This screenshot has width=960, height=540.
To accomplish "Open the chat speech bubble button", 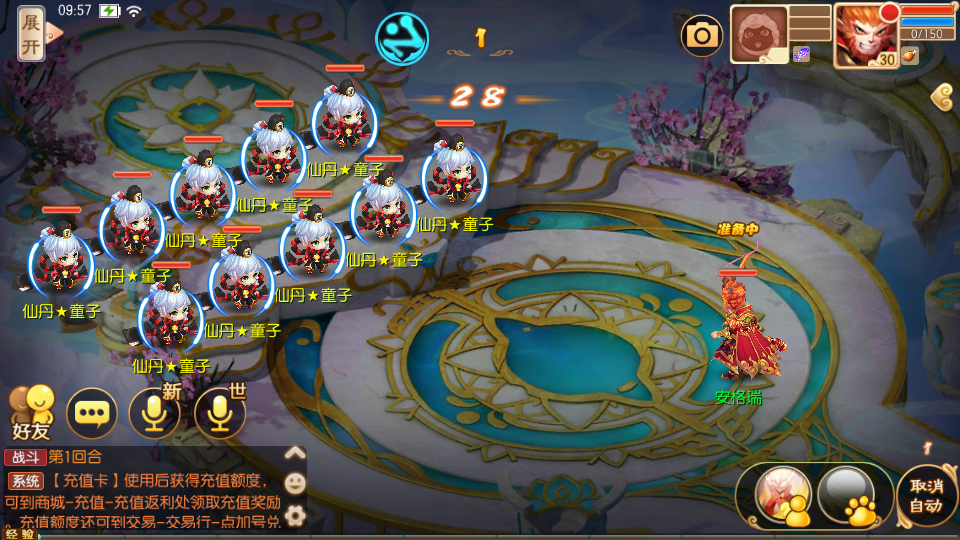I will pyautogui.click(x=92, y=413).
